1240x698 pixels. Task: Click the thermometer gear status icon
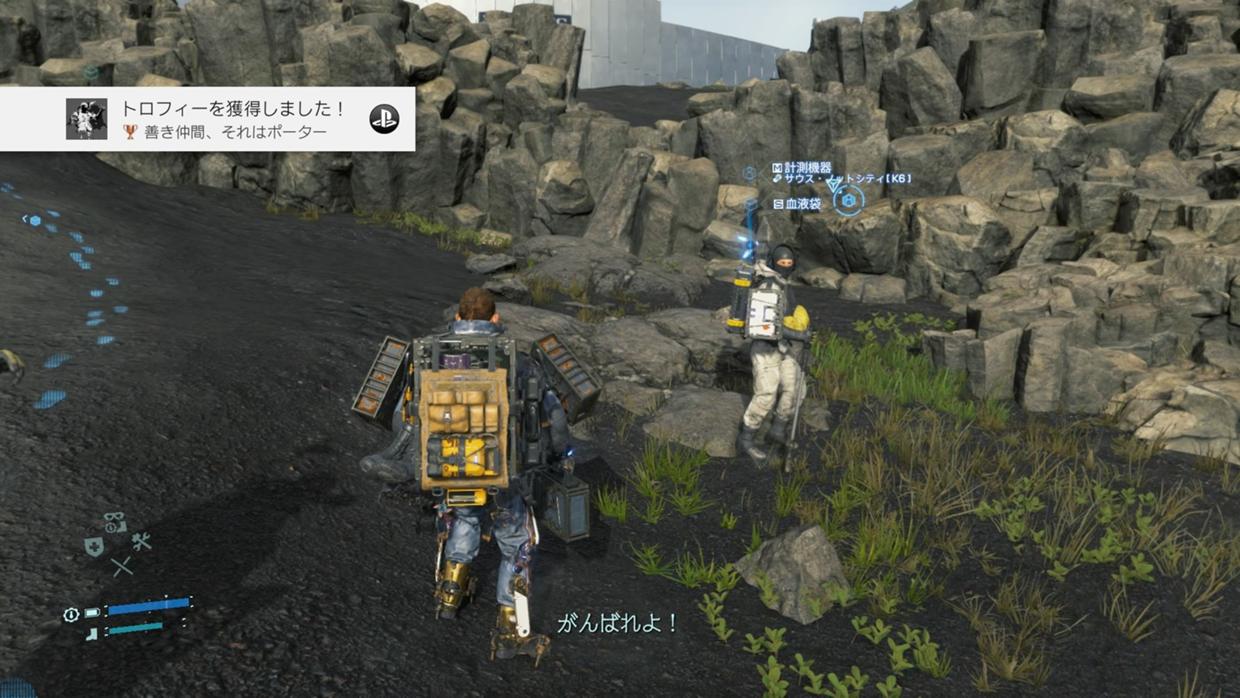coord(71,614)
